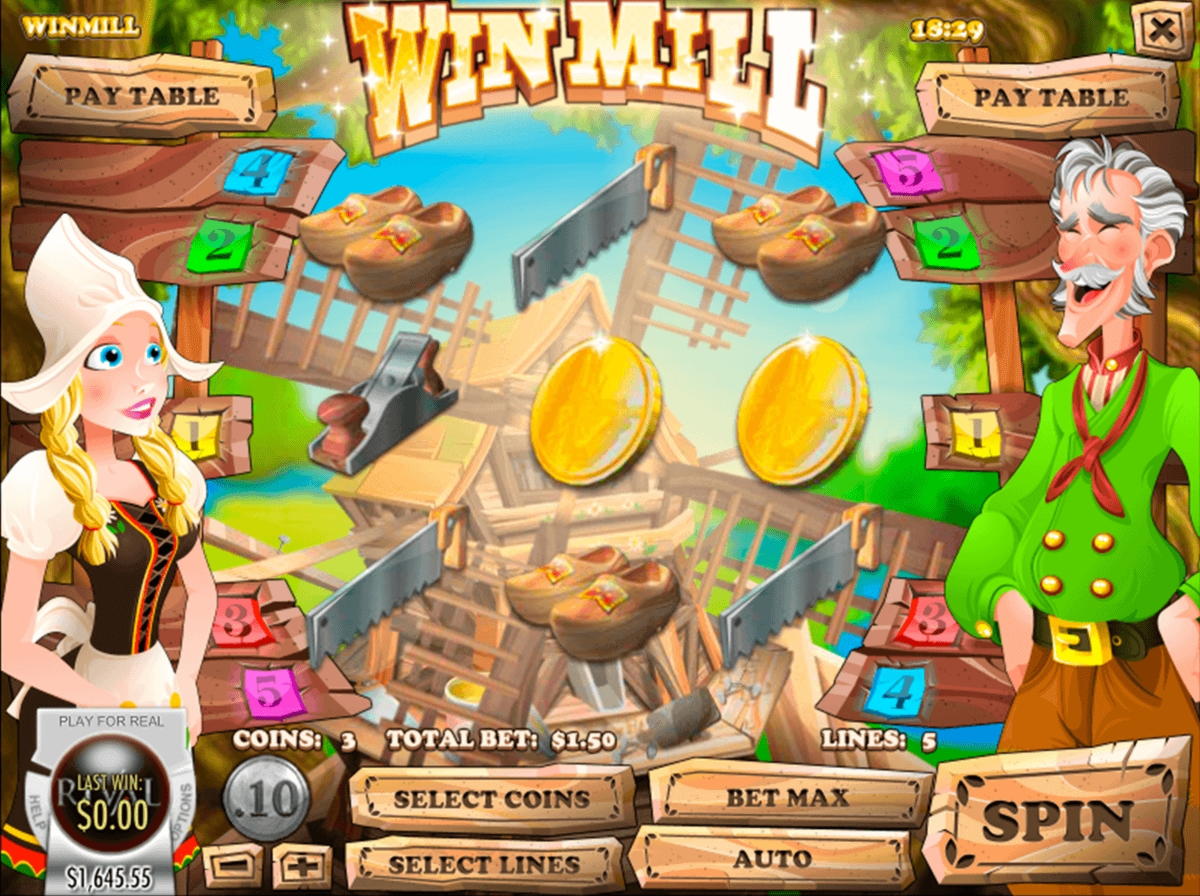The image size is (1200, 896).
Task: Open the Pay Table sign above the girl
Action: click(x=141, y=96)
